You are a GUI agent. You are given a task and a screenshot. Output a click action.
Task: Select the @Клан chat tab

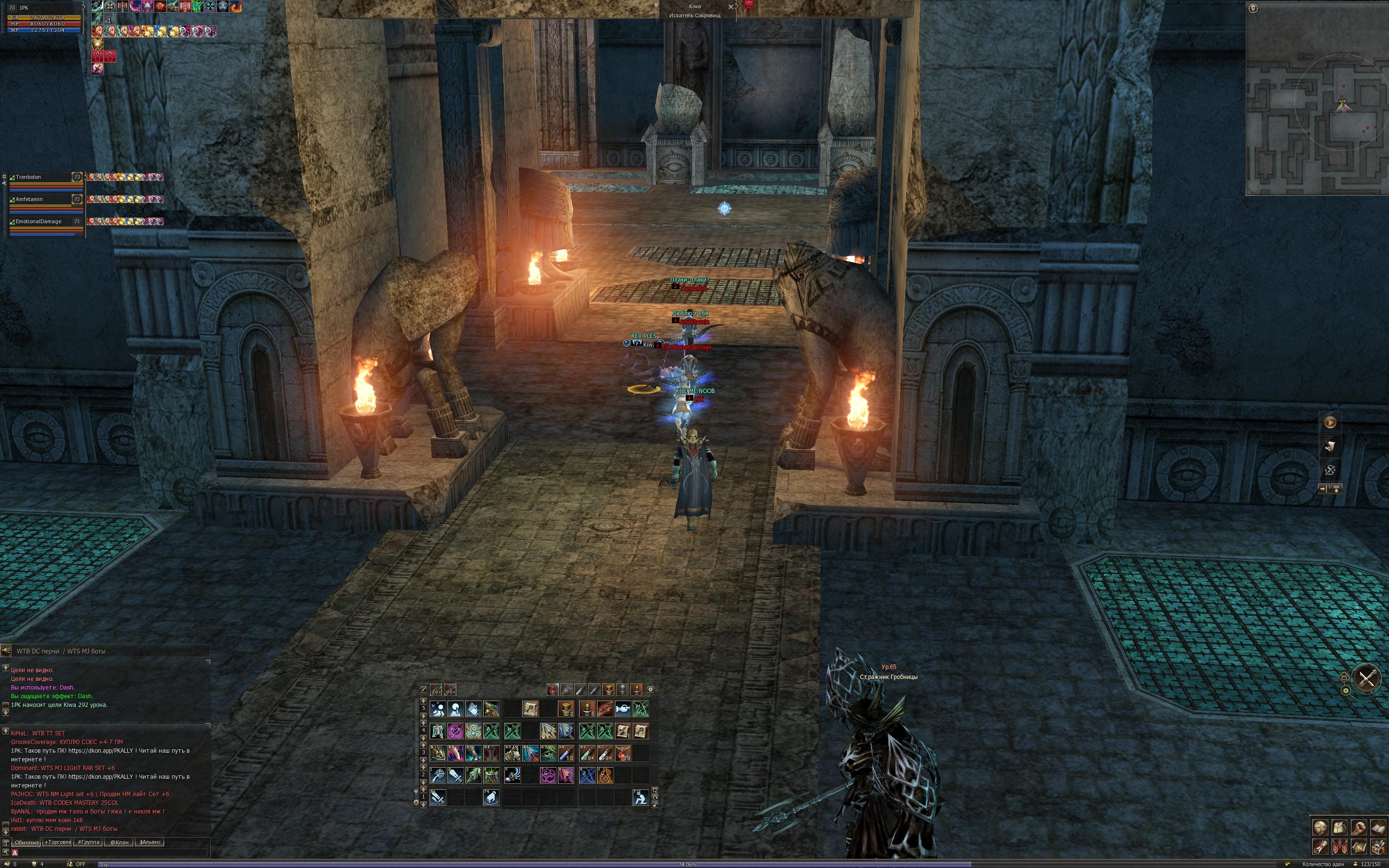click(x=120, y=842)
